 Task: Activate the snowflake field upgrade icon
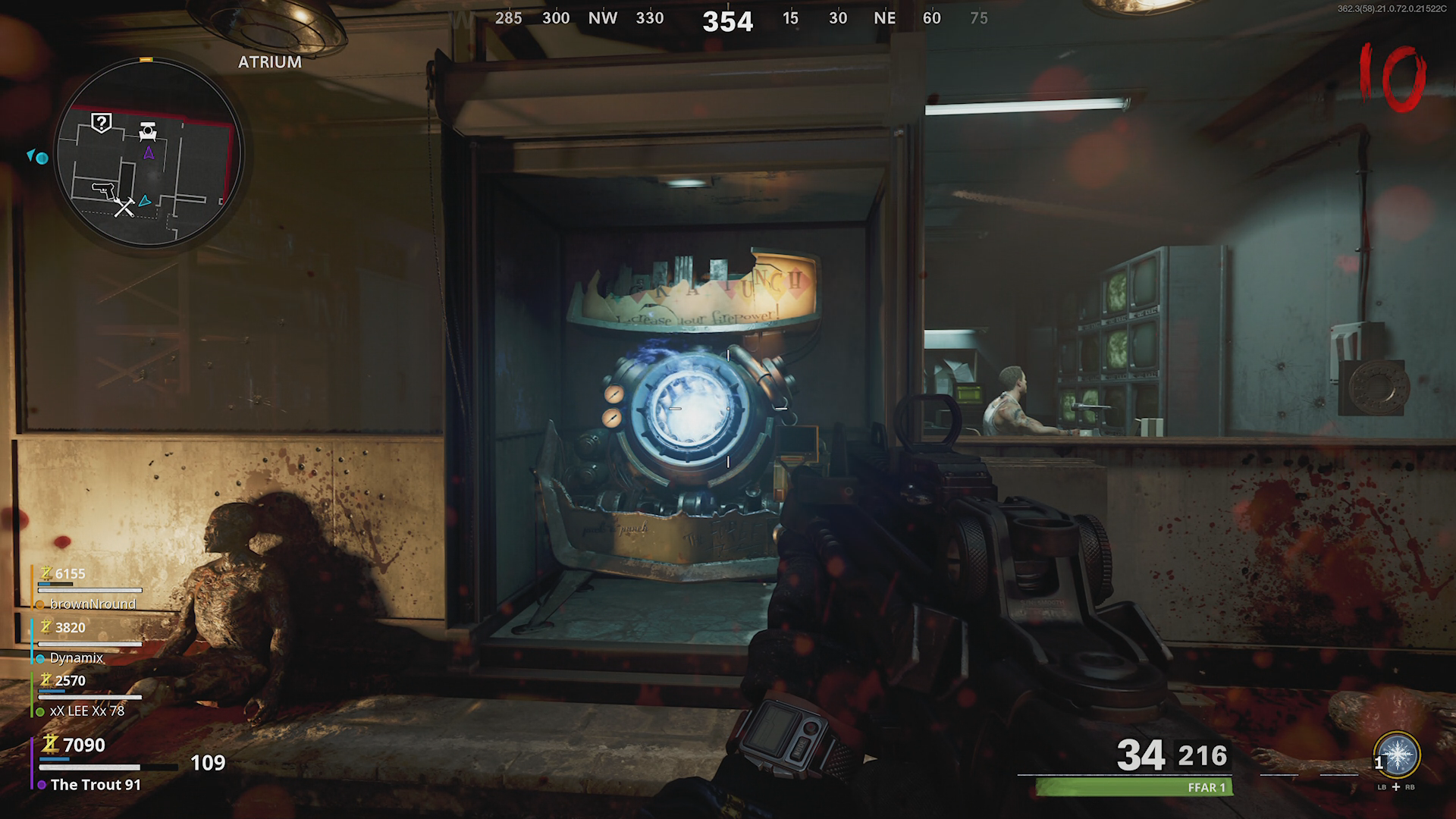click(x=1396, y=755)
